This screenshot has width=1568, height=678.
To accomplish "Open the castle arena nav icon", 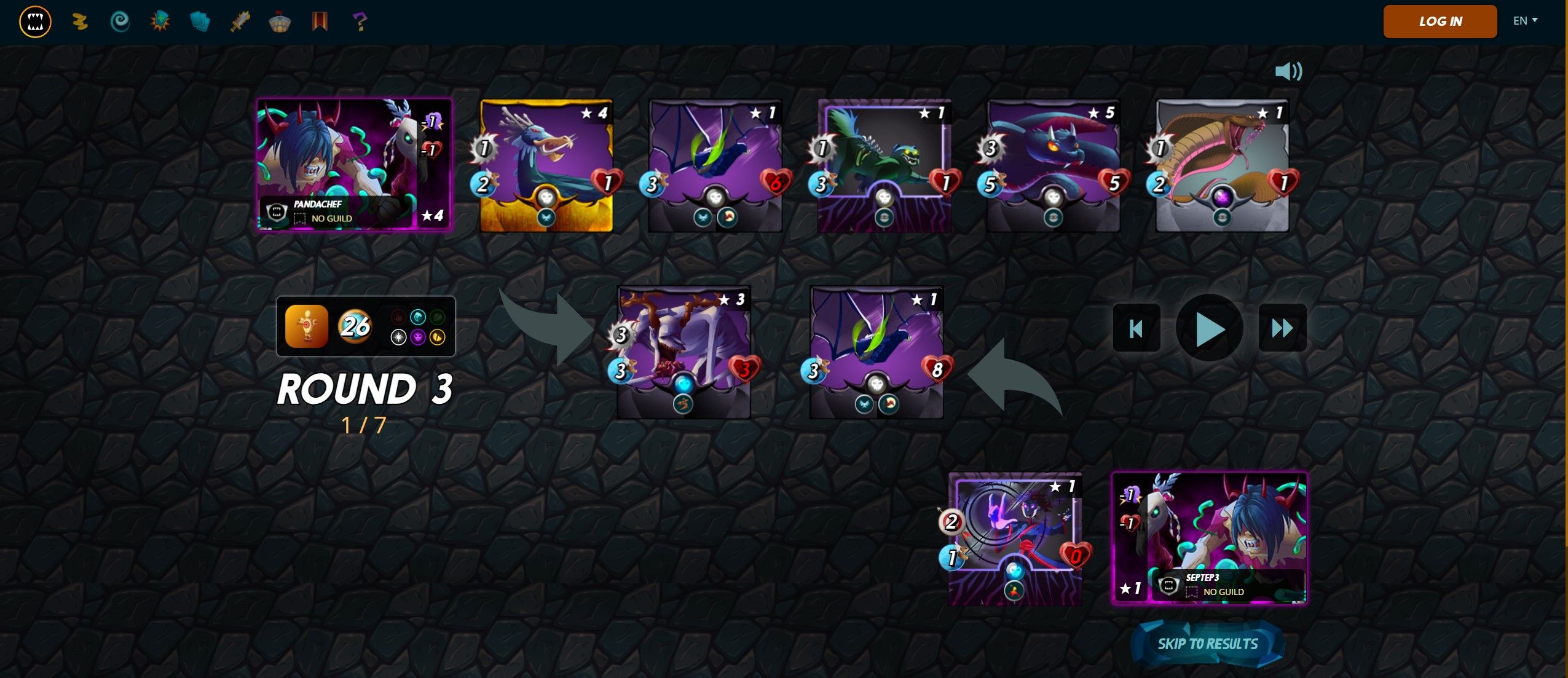I will 280,22.
